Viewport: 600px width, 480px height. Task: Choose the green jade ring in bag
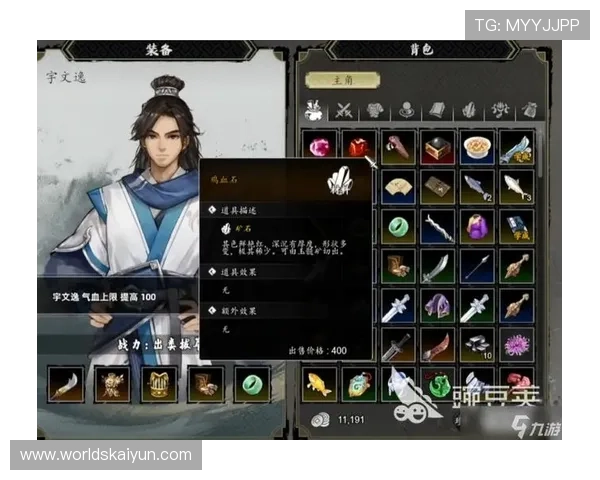point(398,225)
